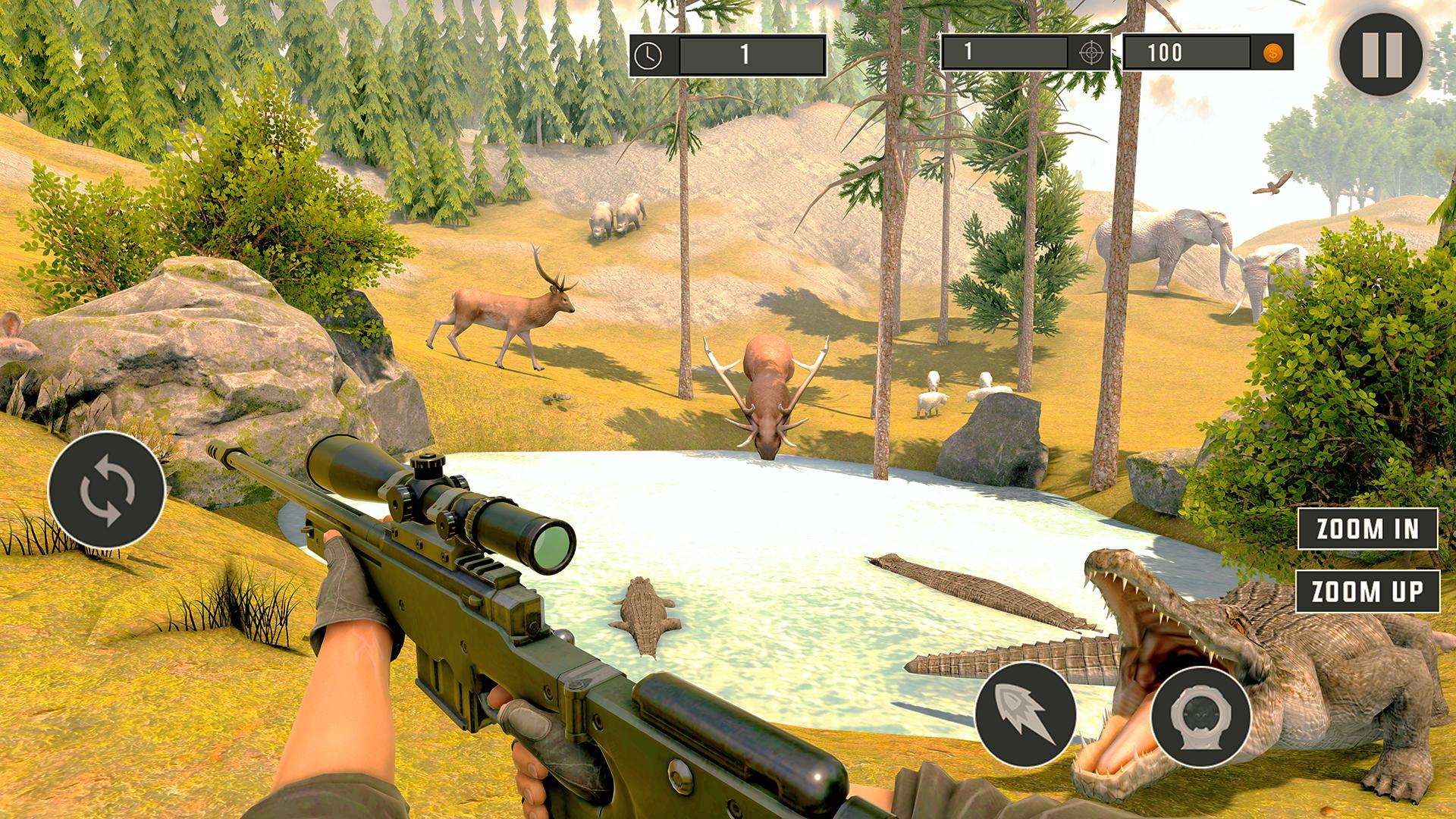Tap the ZOOM IN button

pyautogui.click(x=1367, y=529)
